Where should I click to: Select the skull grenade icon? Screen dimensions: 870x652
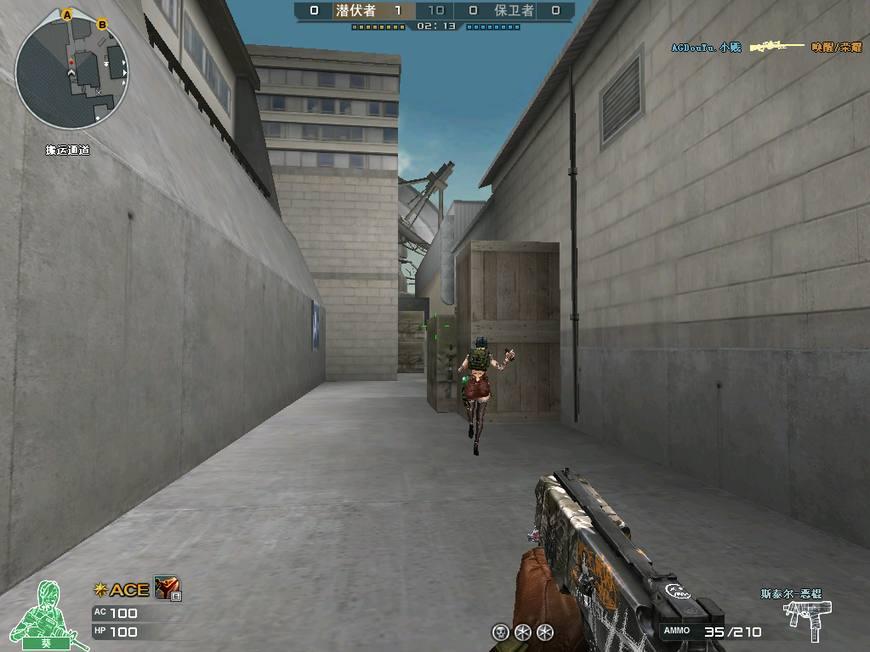click(500, 631)
